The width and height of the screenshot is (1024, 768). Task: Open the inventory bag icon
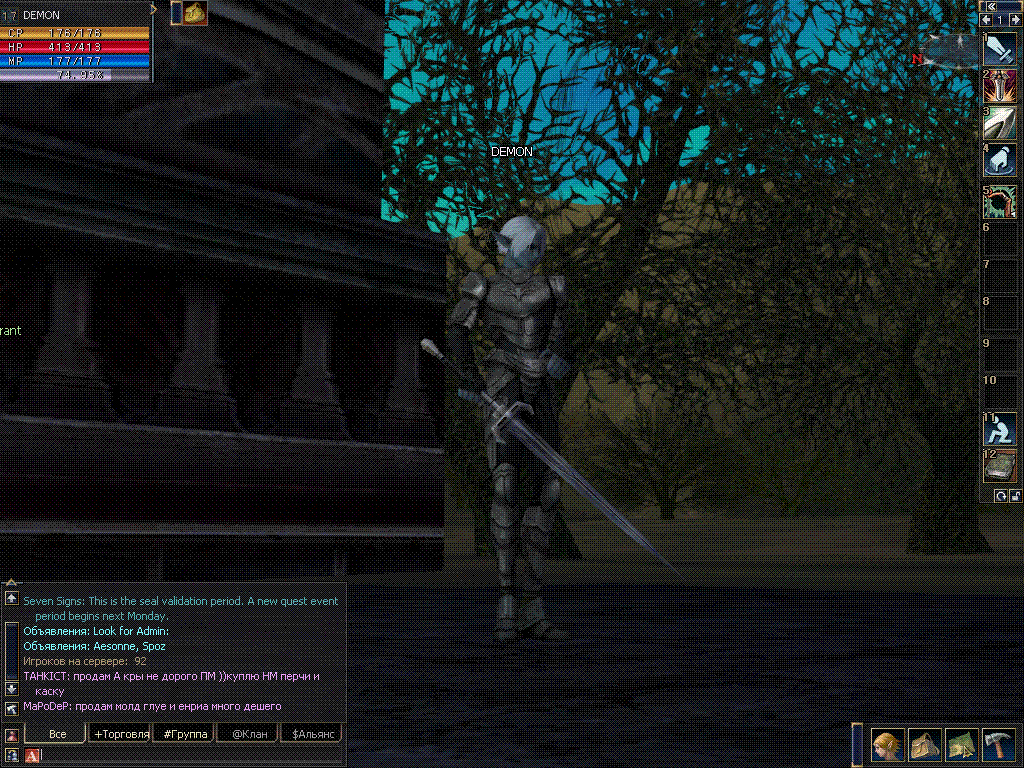pos(924,745)
